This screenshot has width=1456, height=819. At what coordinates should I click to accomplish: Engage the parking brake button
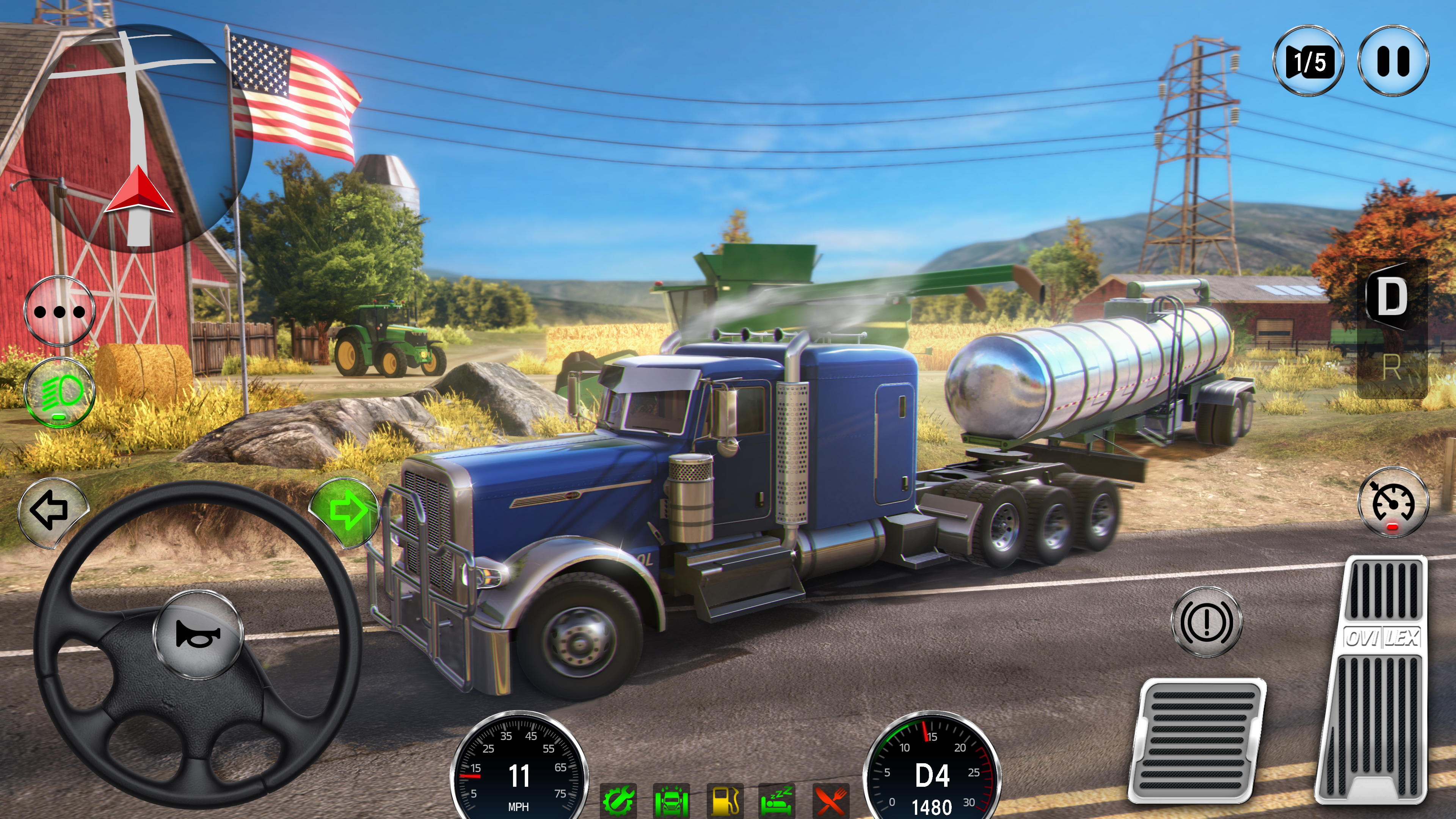coord(1206,622)
